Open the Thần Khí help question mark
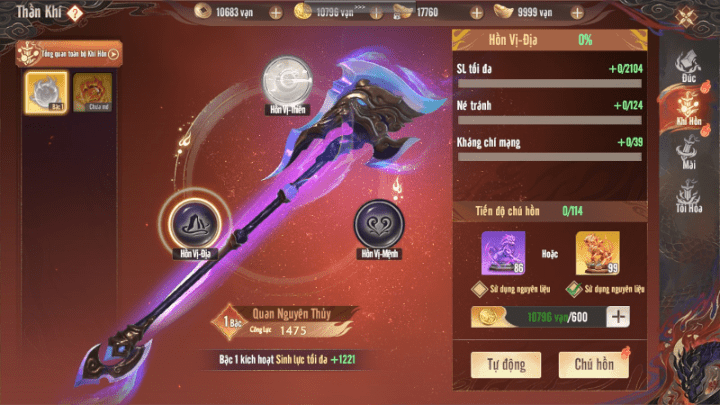The height and width of the screenshot is (406, 720). (x=76, y=13)
